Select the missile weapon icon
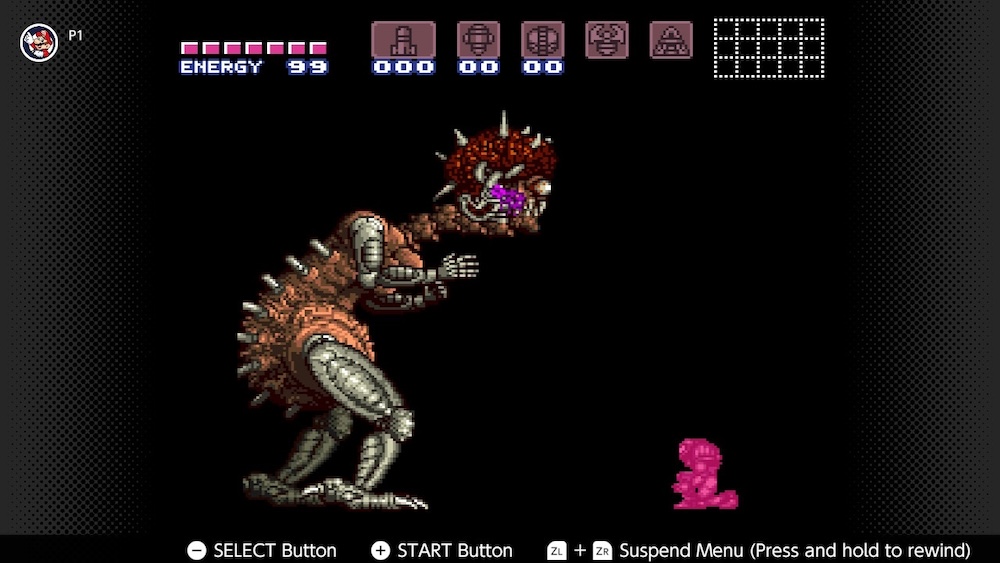 pyautogui.click(x=403, y=40)
